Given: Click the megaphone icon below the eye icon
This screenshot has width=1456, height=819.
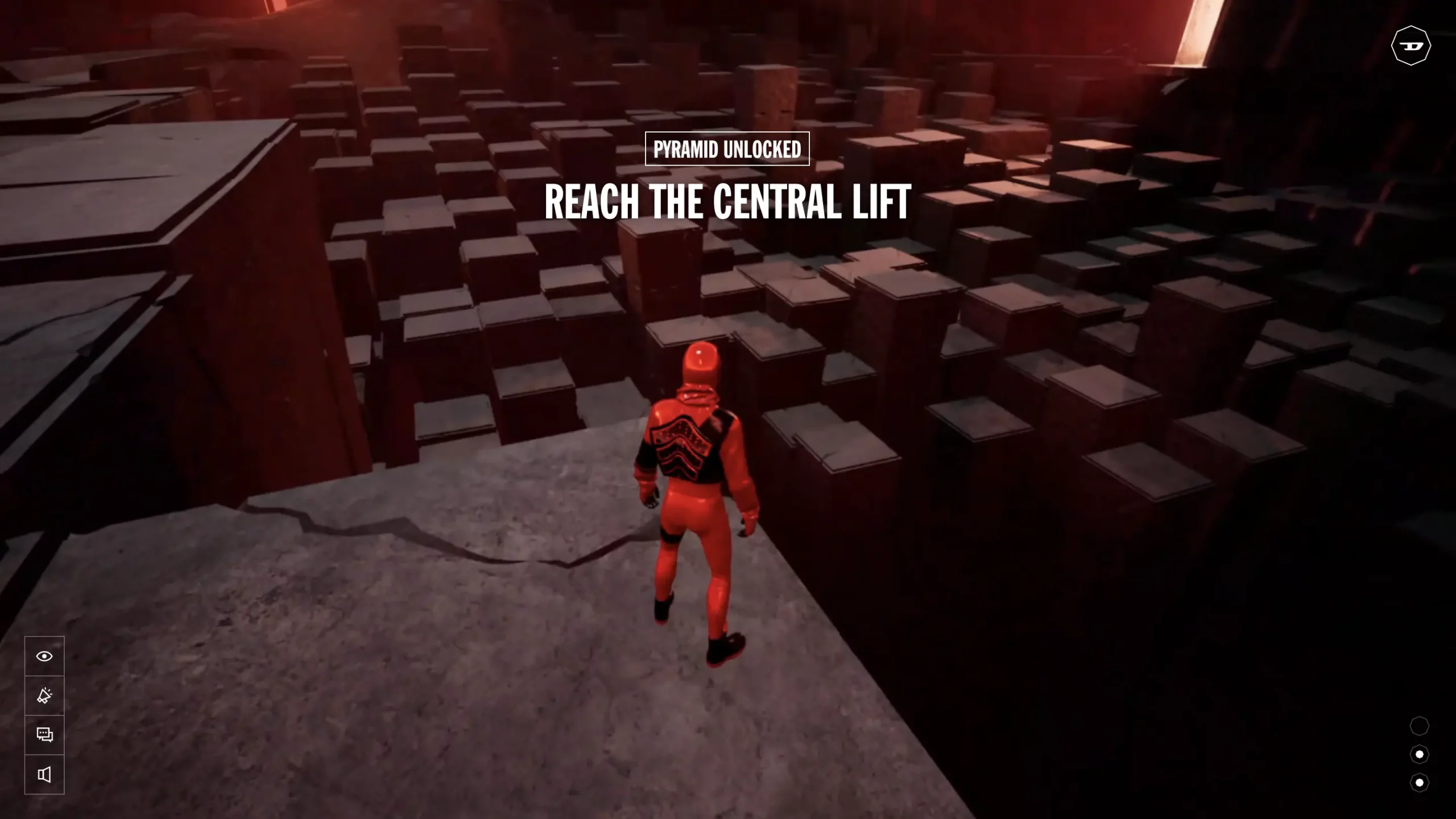Looking at the screenshot, I should click(45, 695).
